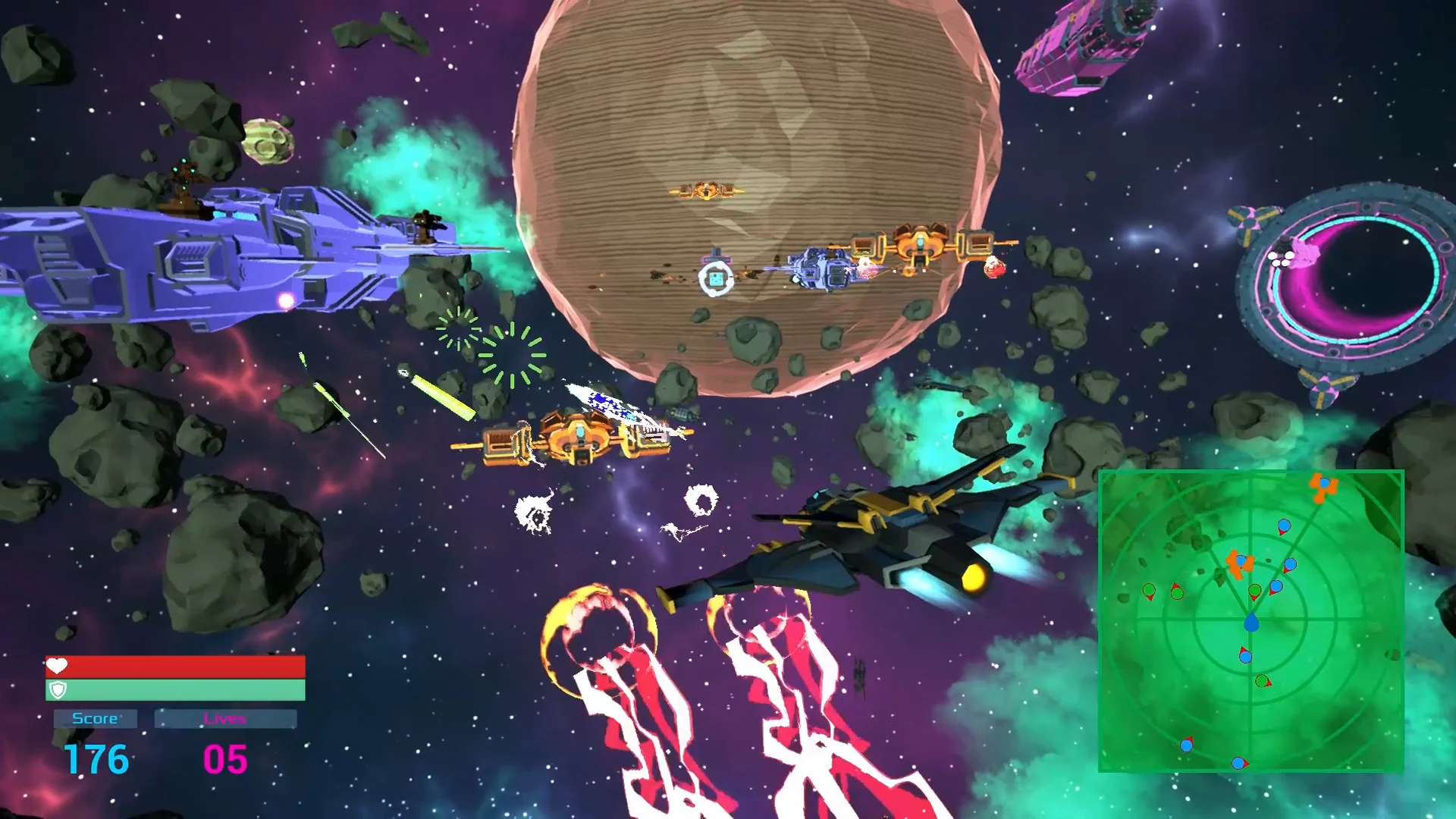Viewport: 1456px width, 819px height.
Task: Select the orange boss blip on the radar
Action: click(x=1323, y=488)
